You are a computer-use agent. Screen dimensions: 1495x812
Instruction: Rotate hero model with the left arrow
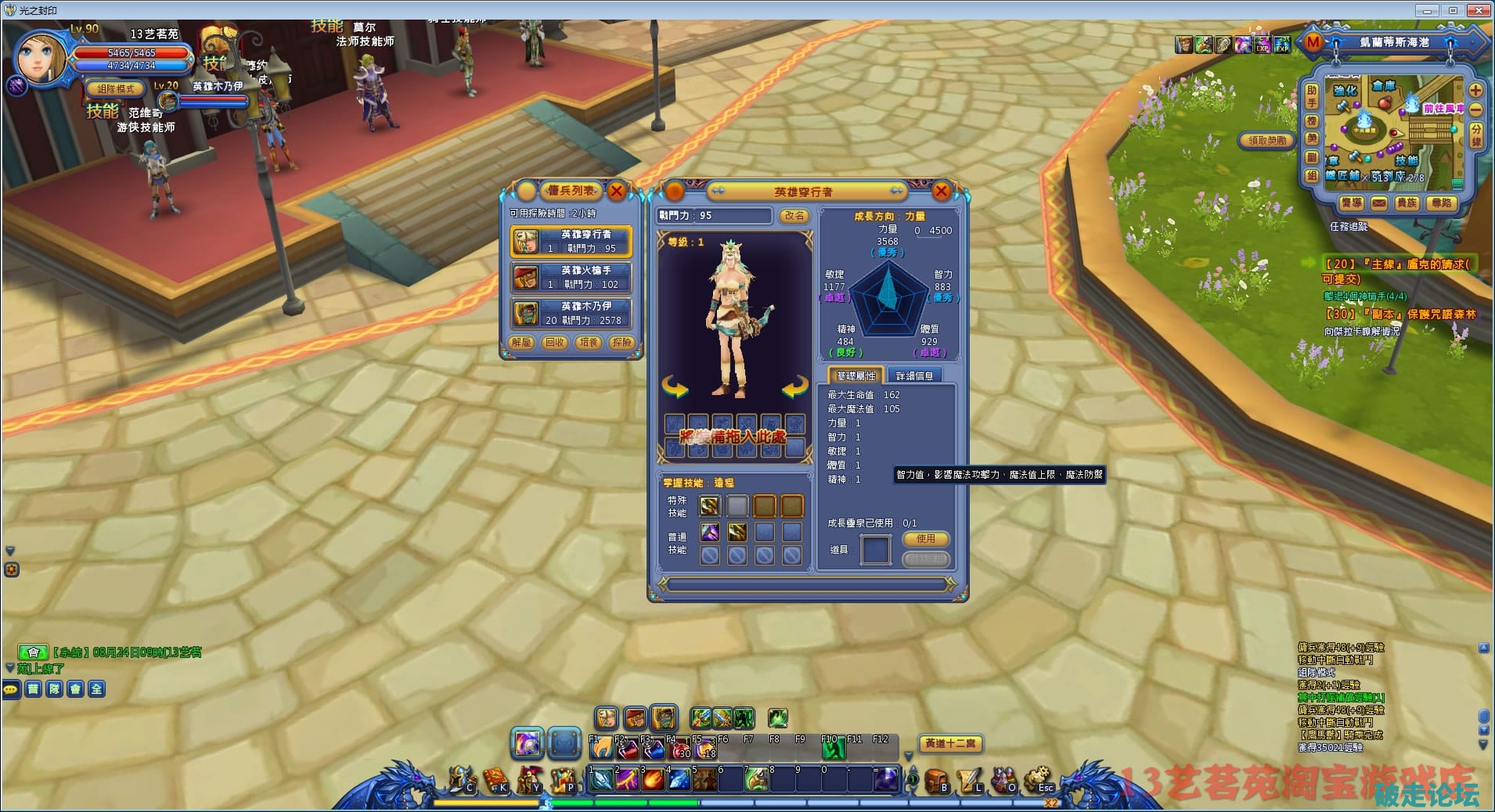(x=675, y=386)
